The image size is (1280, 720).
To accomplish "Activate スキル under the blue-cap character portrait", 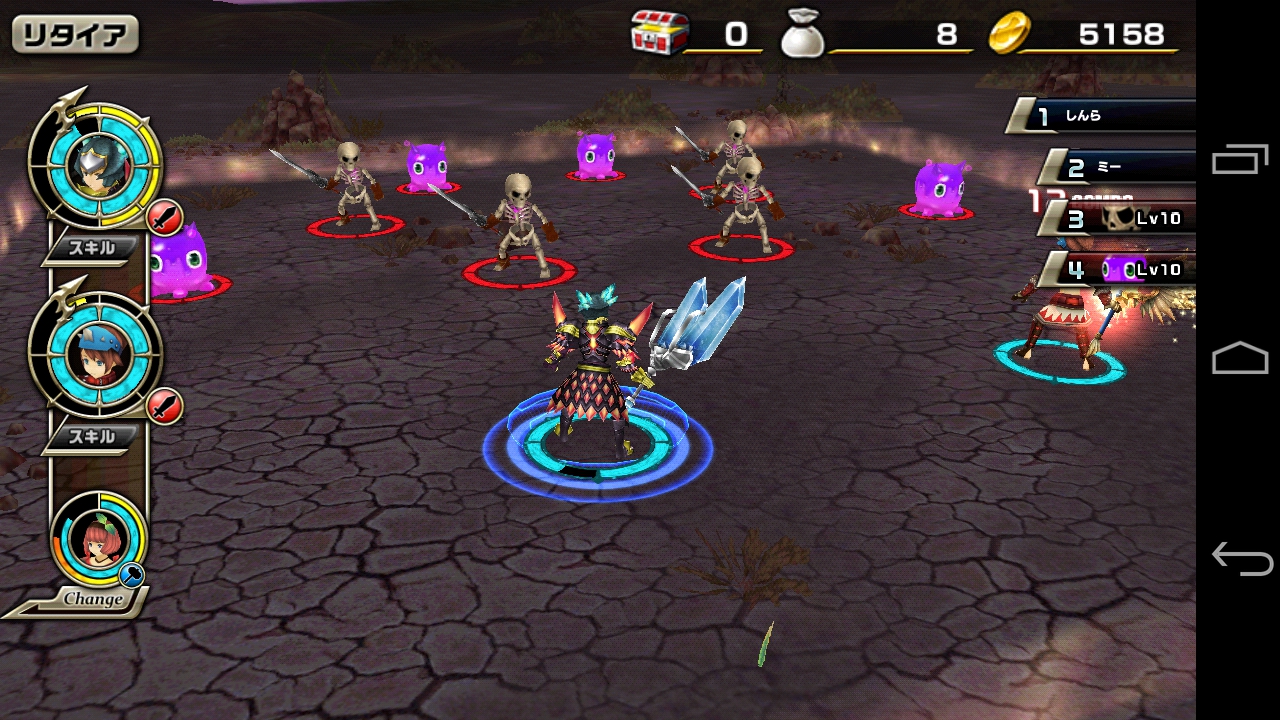I will tap(92, 437).
